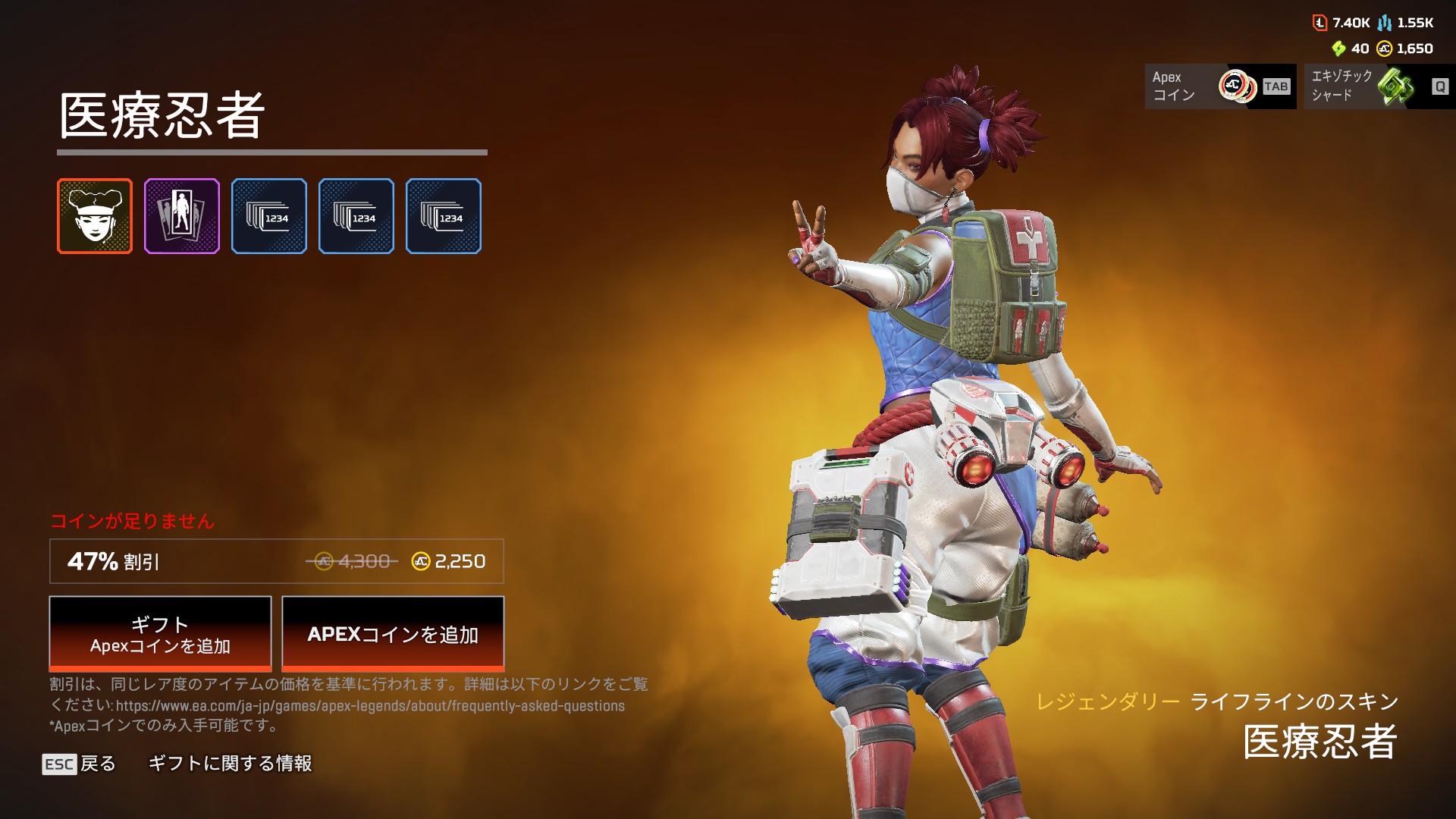Open the エキゾチックシャード panel

pyautogui.click(x=1379, y=86)
